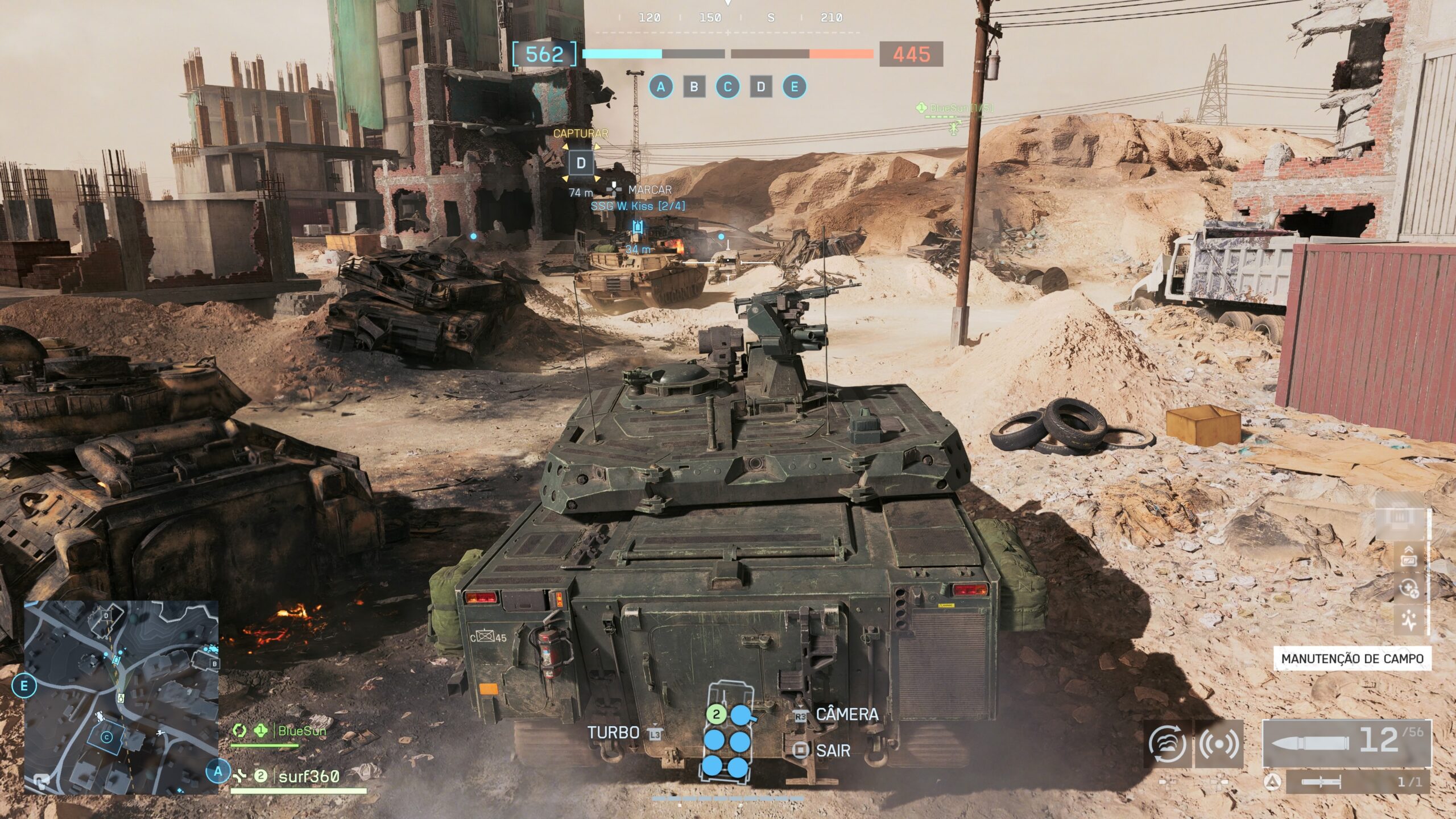Click the D flag marker on the minimap
This screenshot has height=819, width=1456.
(x=106, y=615)
